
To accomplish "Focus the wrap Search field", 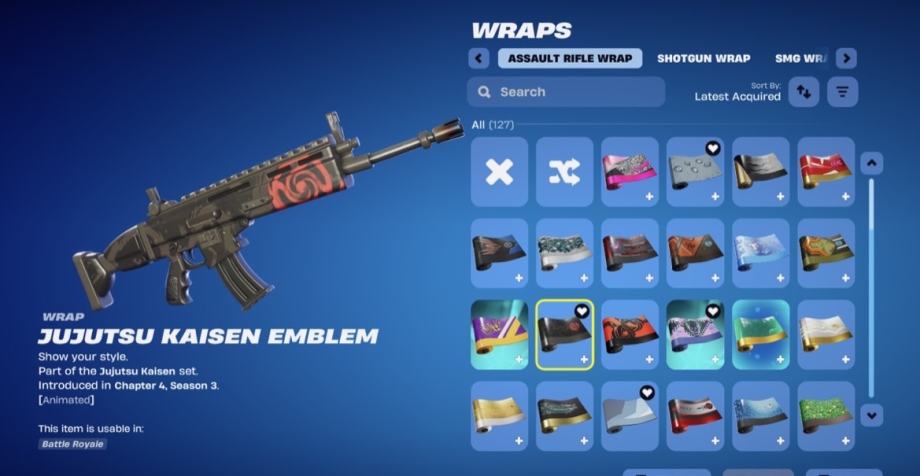I will pyautogui.click(x=566, y=92).
